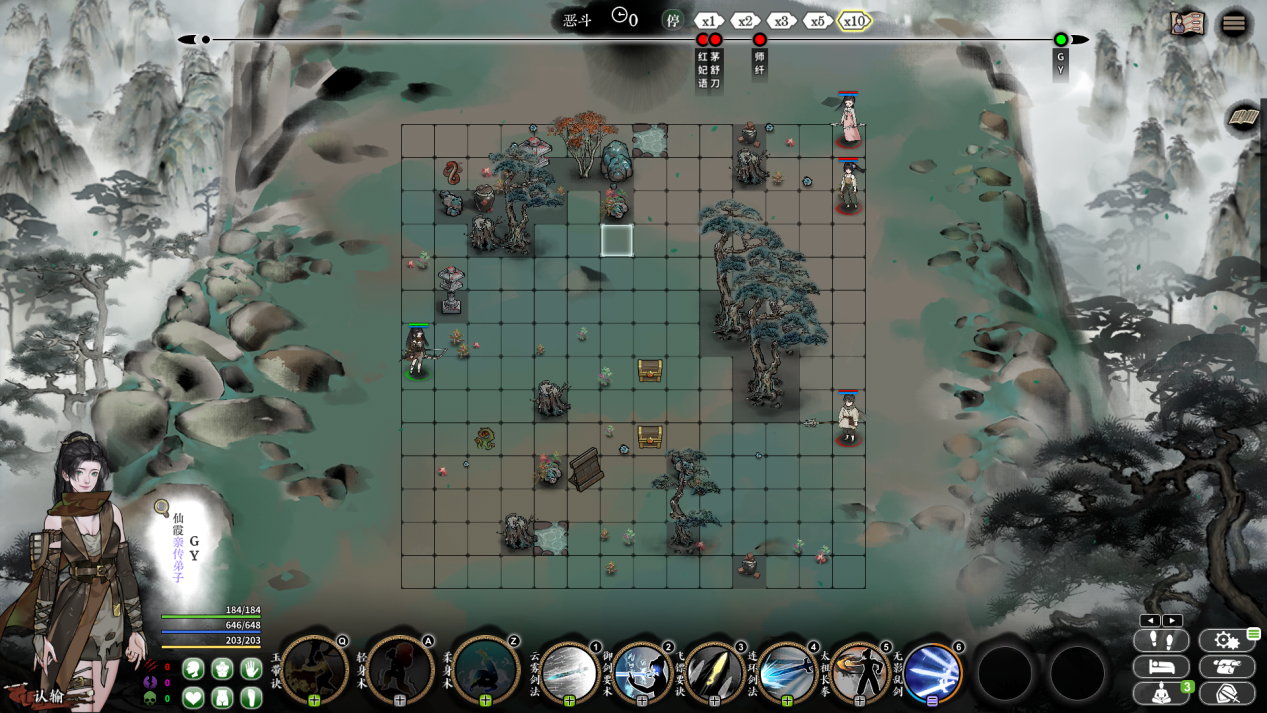Select the 飞镖要诀 dart skill
The width and height of the screenshot is (1267, 713).
(x=714, y=671)
